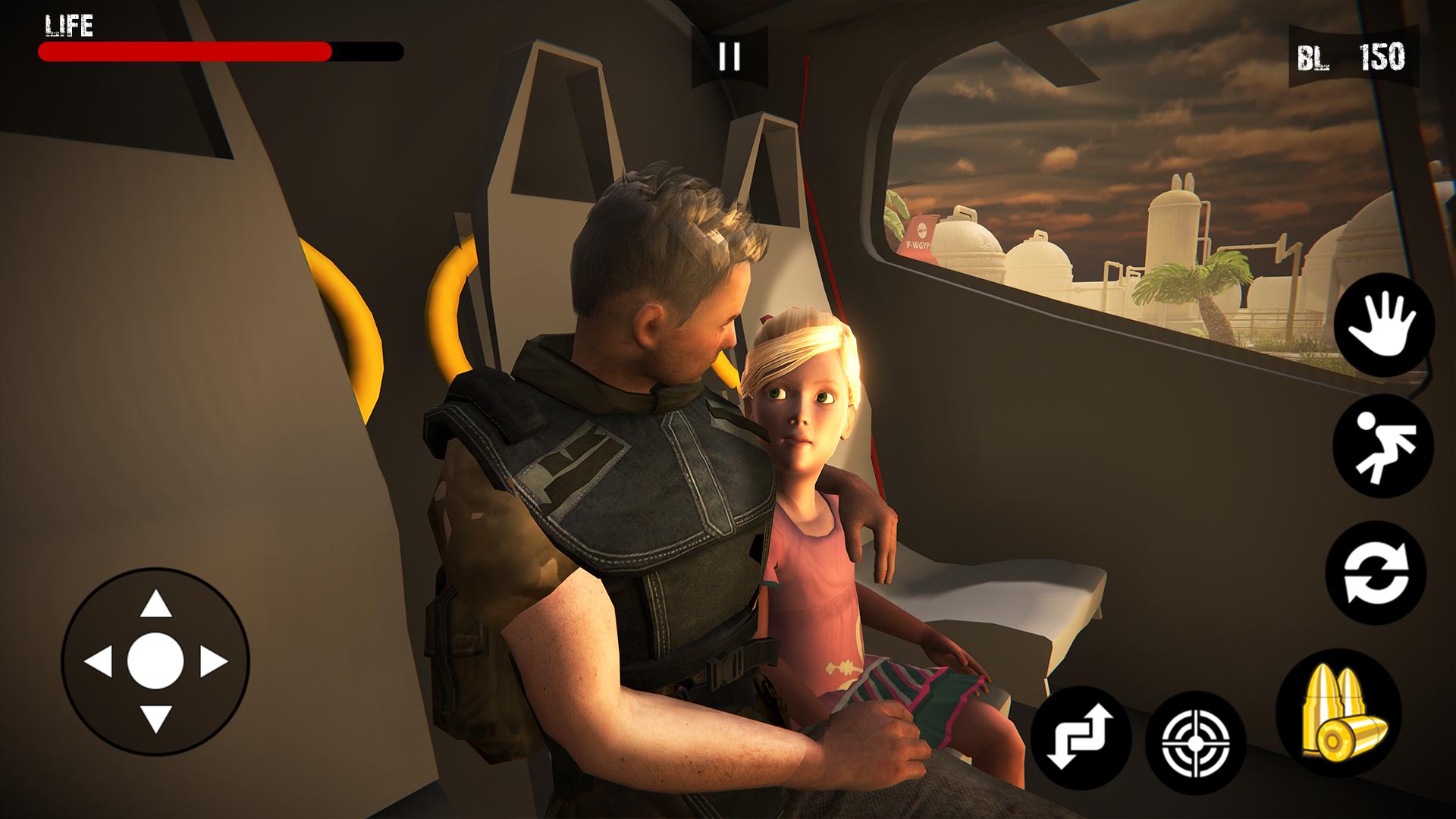
Task: Tap the open hand interact button
Action: [1384, 325]
